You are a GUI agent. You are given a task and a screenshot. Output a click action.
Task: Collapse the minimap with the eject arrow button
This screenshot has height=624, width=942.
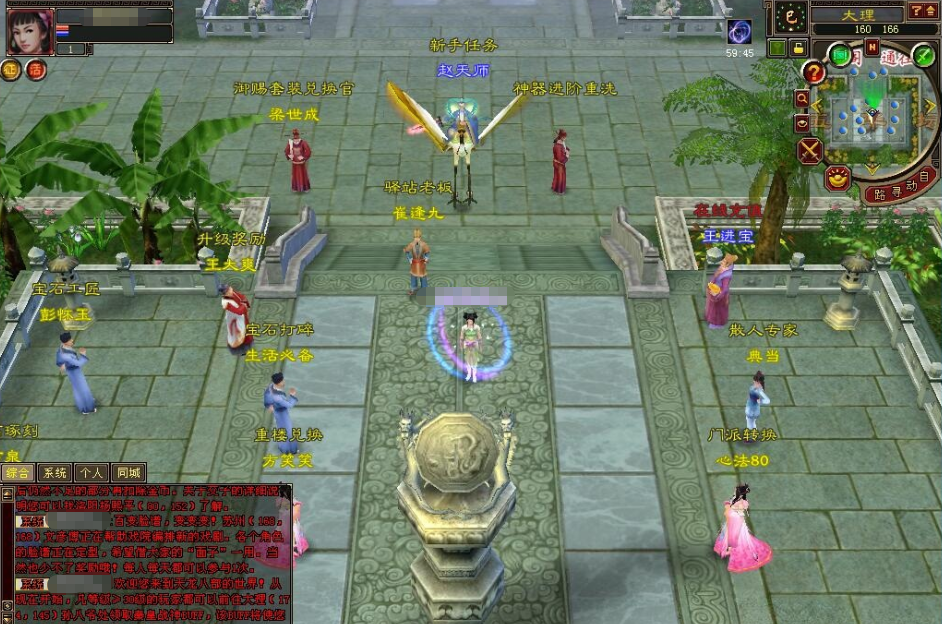[x=929, y=11]
